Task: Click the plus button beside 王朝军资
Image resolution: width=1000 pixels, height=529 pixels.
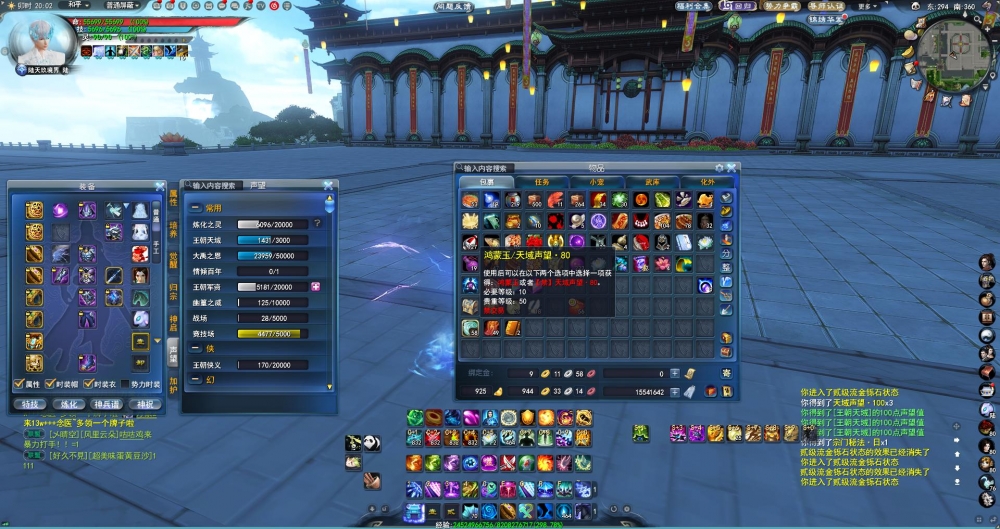Action: (316, 286)
